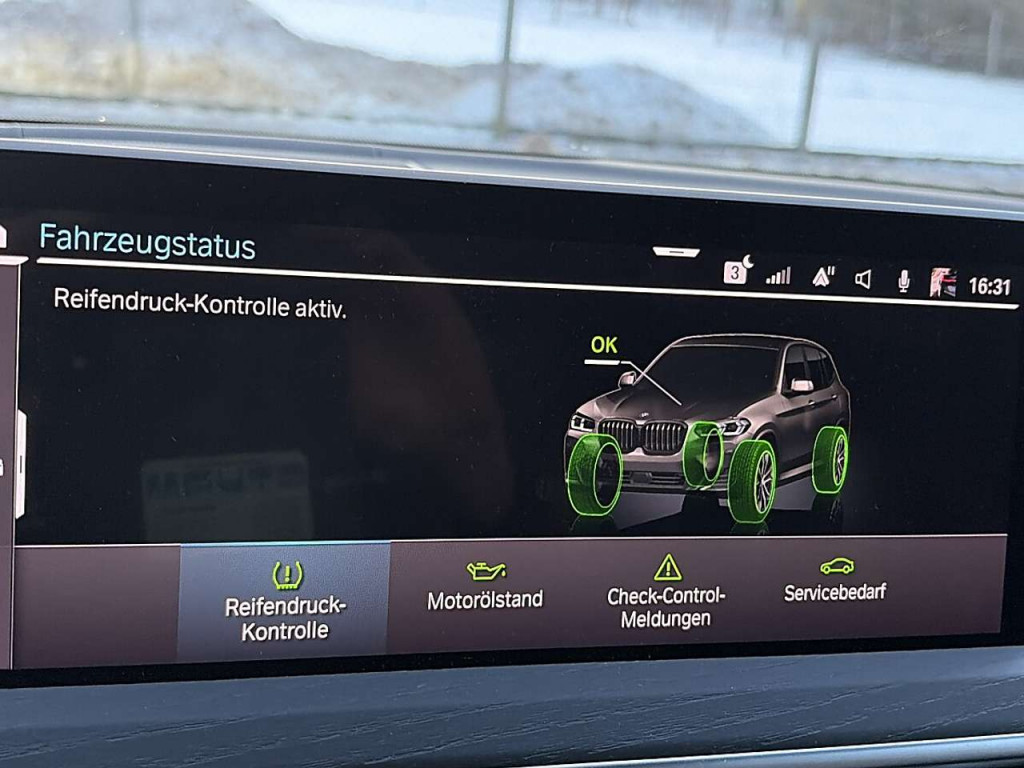Activate the microphone voice icon
Image resolution: width=1024 pixels, height=768 pixels.
click(903, 281)
